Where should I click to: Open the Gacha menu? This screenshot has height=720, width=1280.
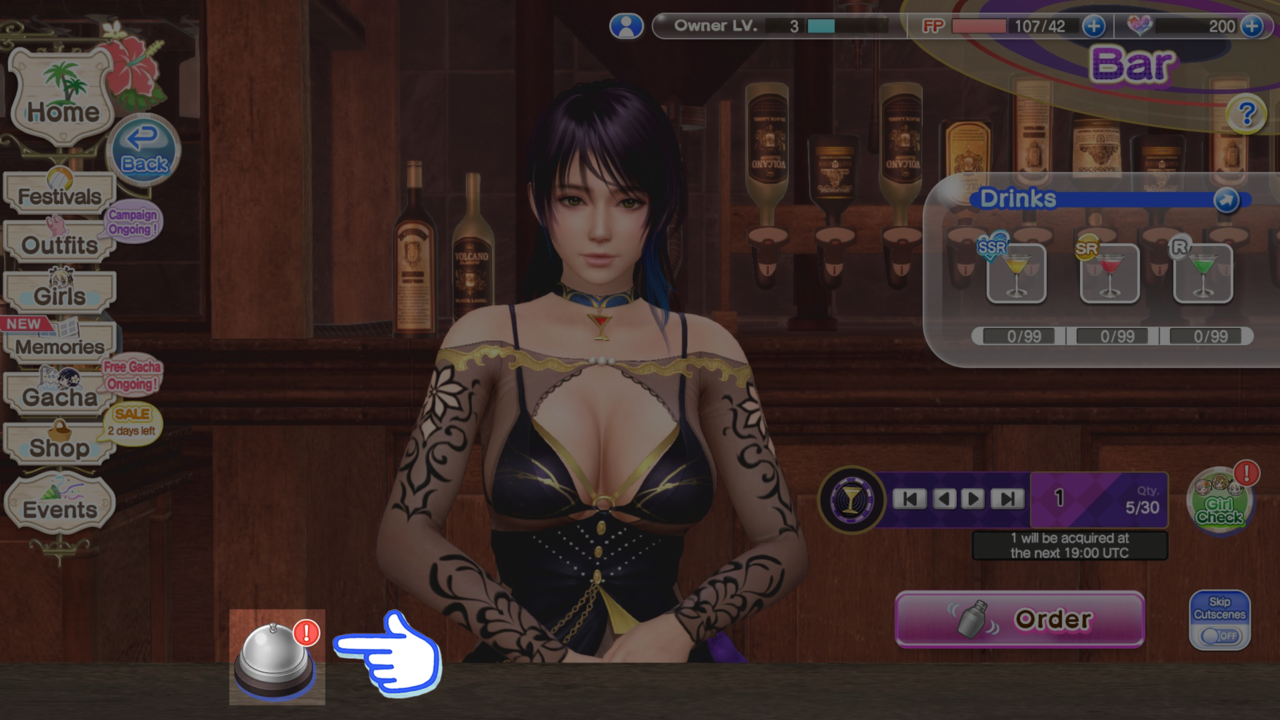(x=60, y=397)
